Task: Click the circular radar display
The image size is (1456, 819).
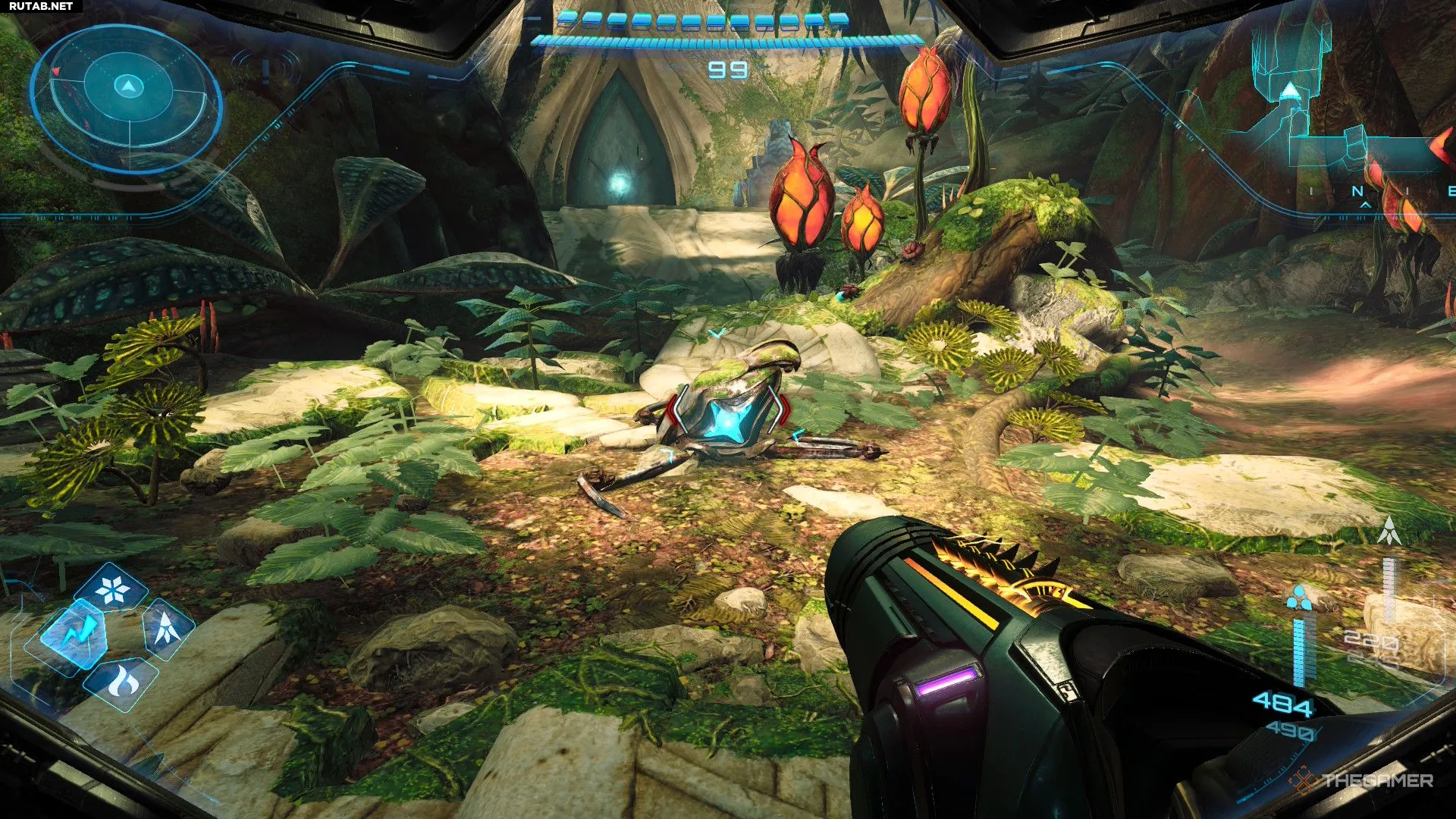Action: coord(127,99)
